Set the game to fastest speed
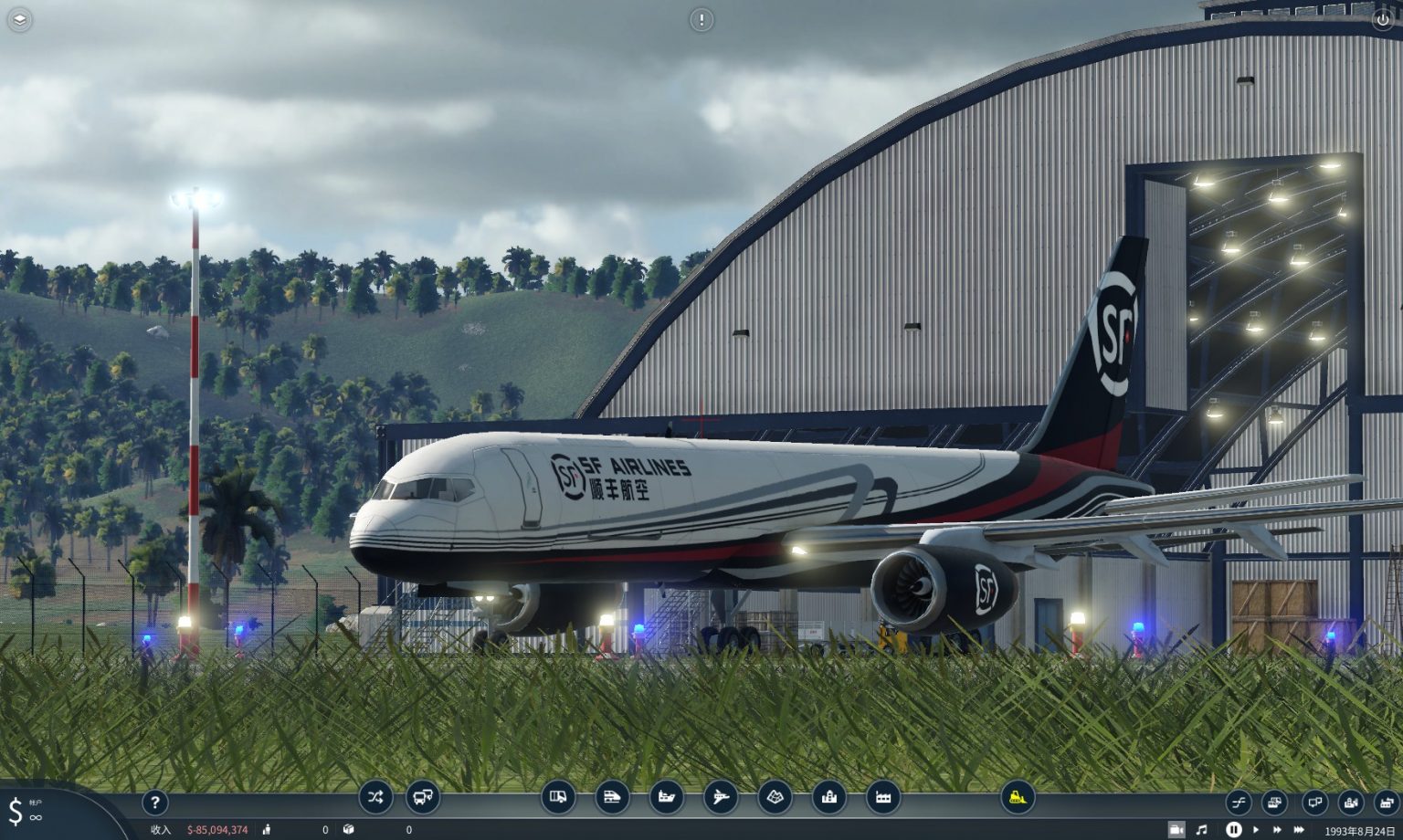This screenshot has width=1403, height=840. [1300, 829]
